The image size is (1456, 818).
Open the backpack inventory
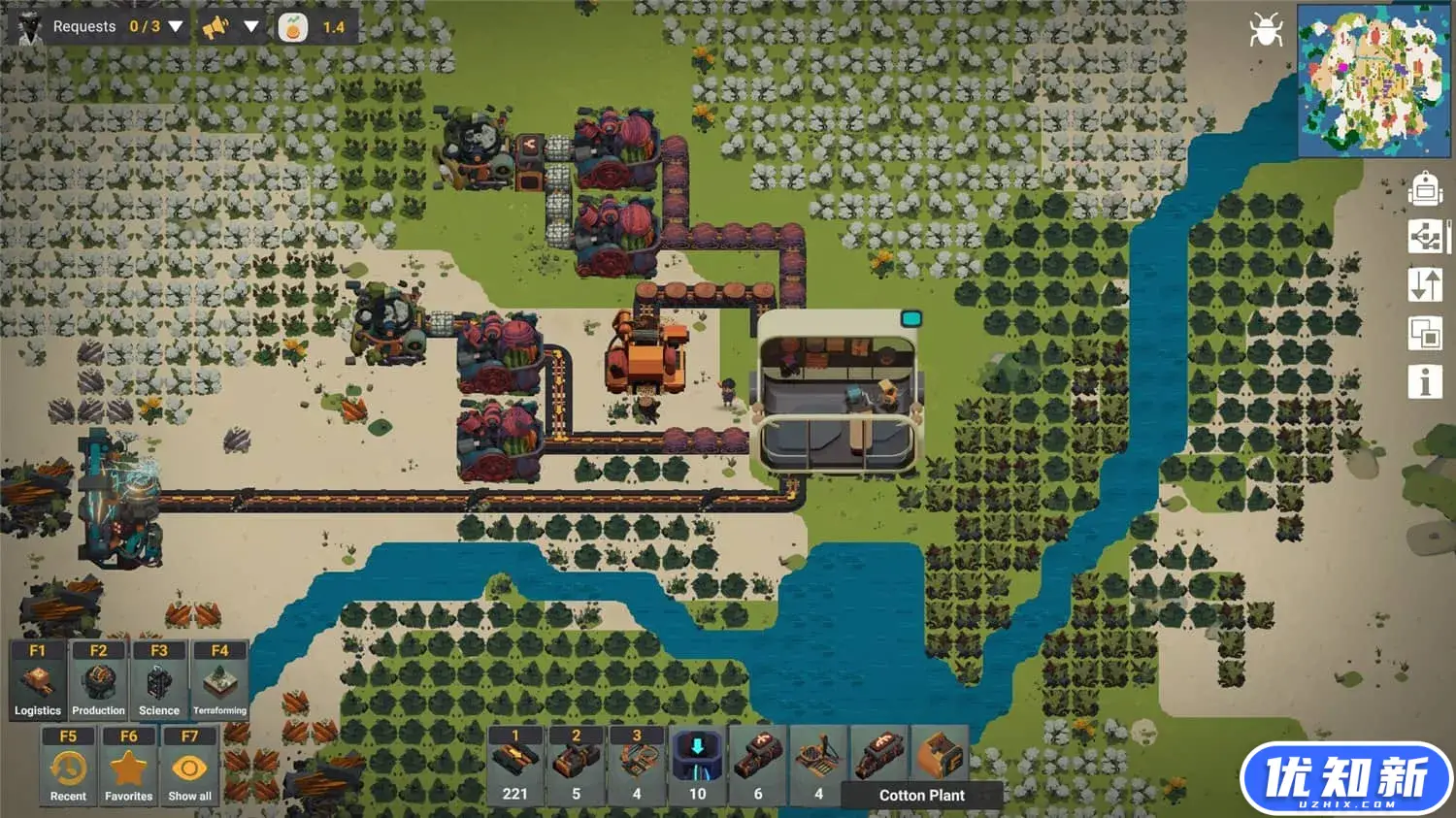tap(1425, 188)
